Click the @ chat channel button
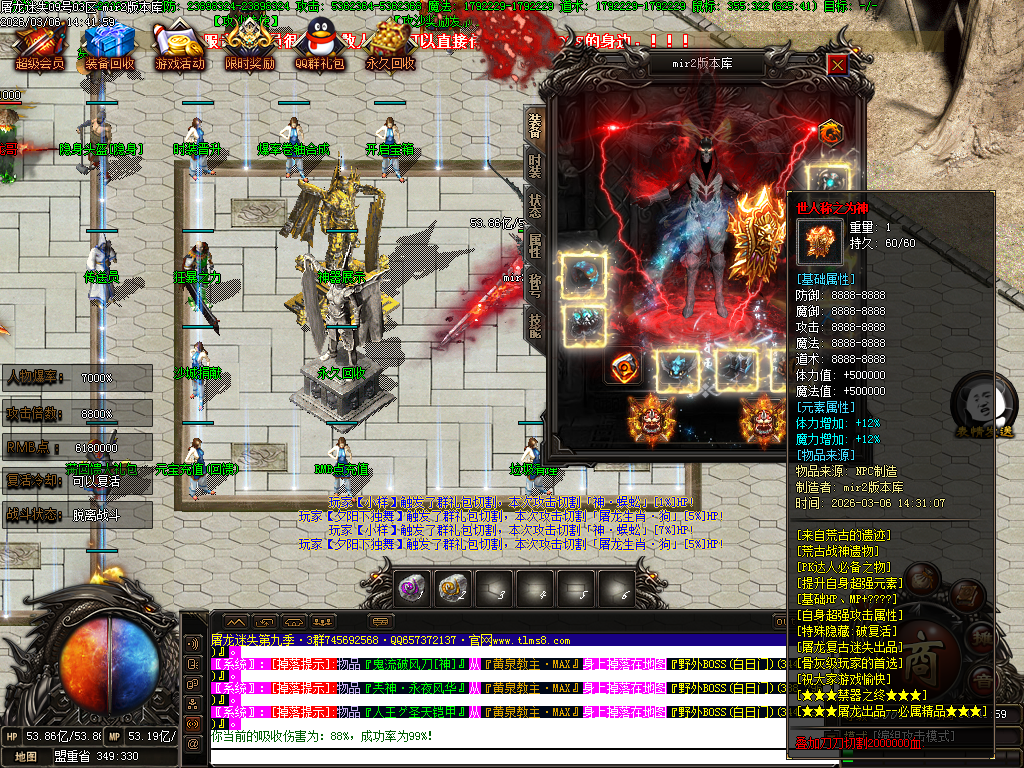 (191, 742)
